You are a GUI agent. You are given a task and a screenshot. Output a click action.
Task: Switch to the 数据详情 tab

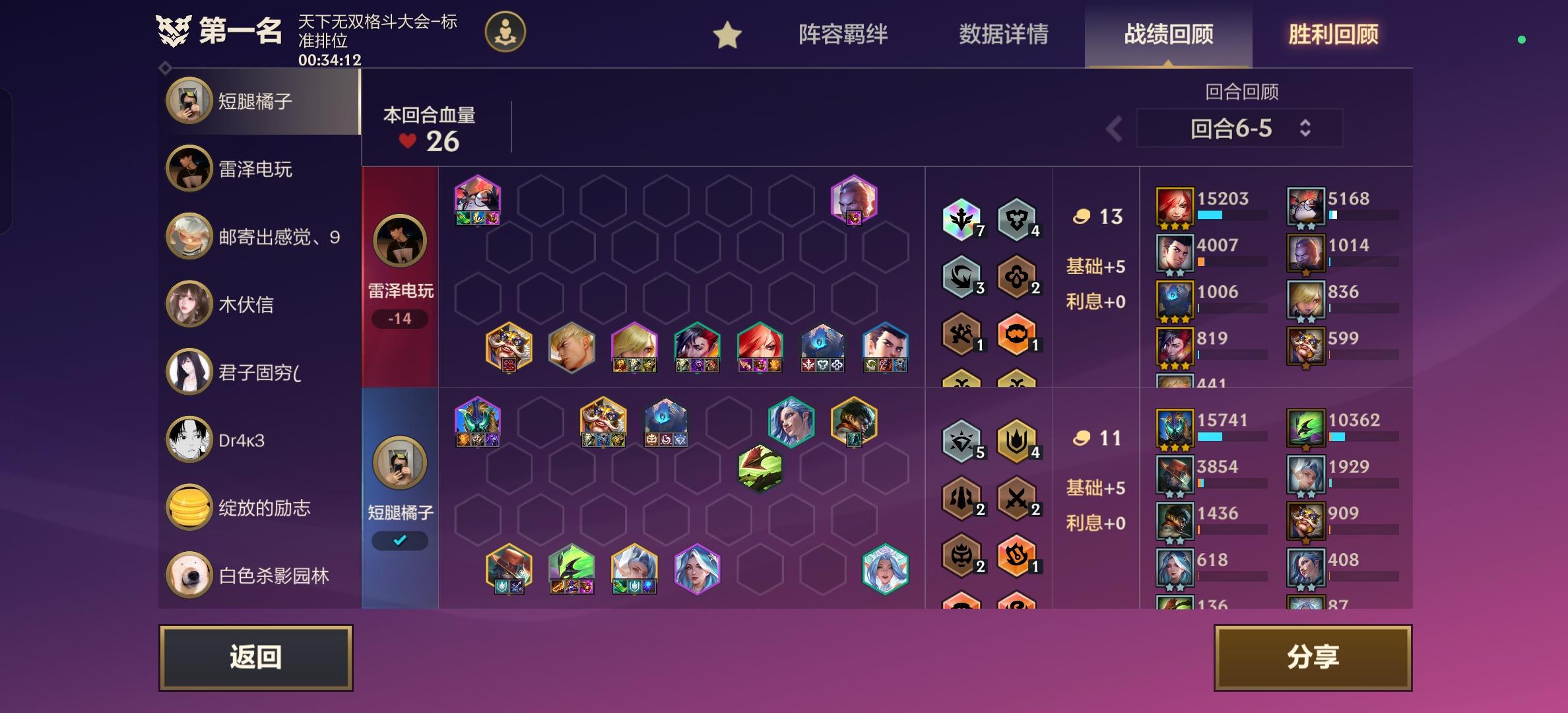tap(1004, 36)
